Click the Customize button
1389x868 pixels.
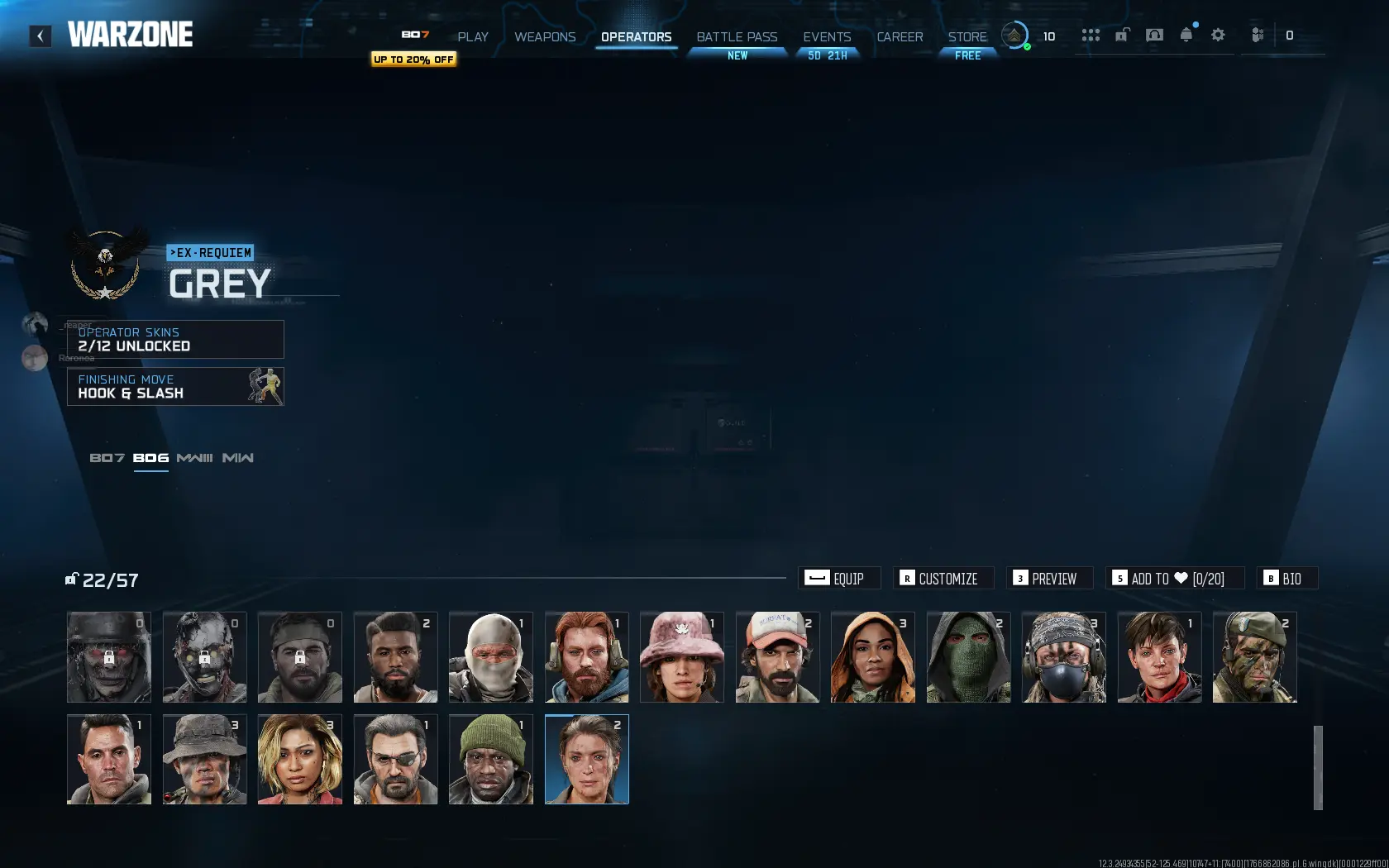tap(943, 578)
